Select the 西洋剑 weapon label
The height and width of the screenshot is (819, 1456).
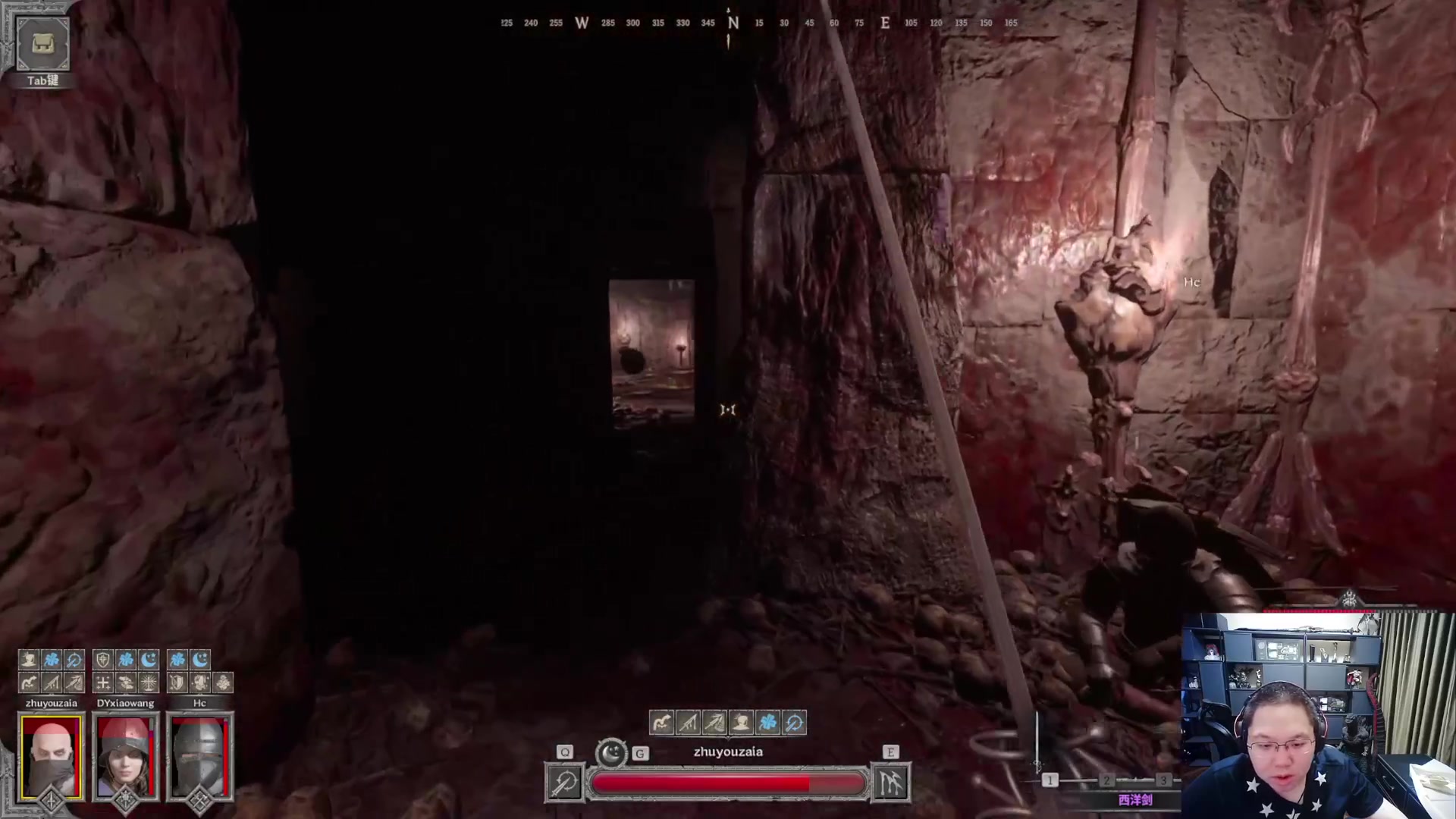coord(1134,800)
